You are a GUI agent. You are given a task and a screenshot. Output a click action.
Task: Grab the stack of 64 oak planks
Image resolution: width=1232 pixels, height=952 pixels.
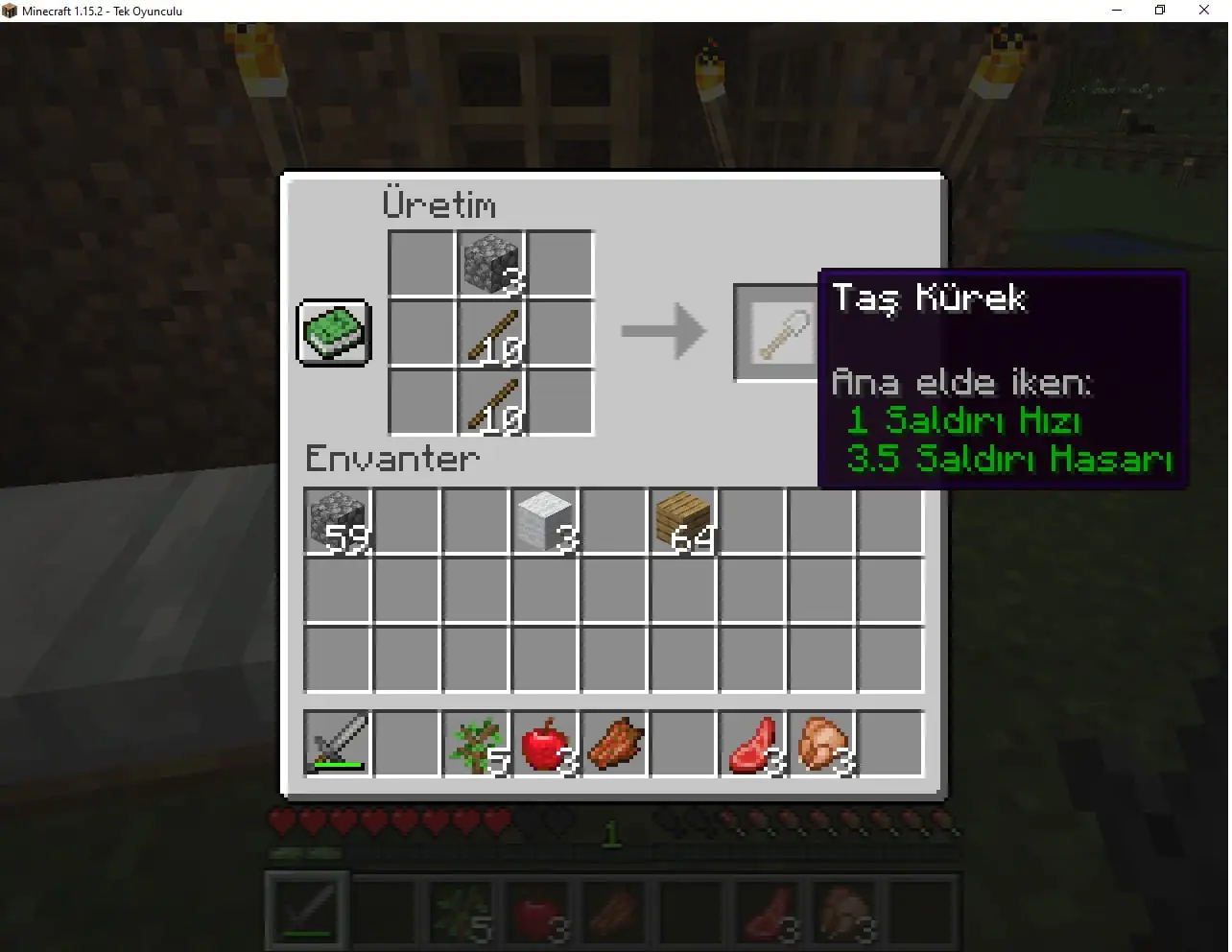point(682,523)
